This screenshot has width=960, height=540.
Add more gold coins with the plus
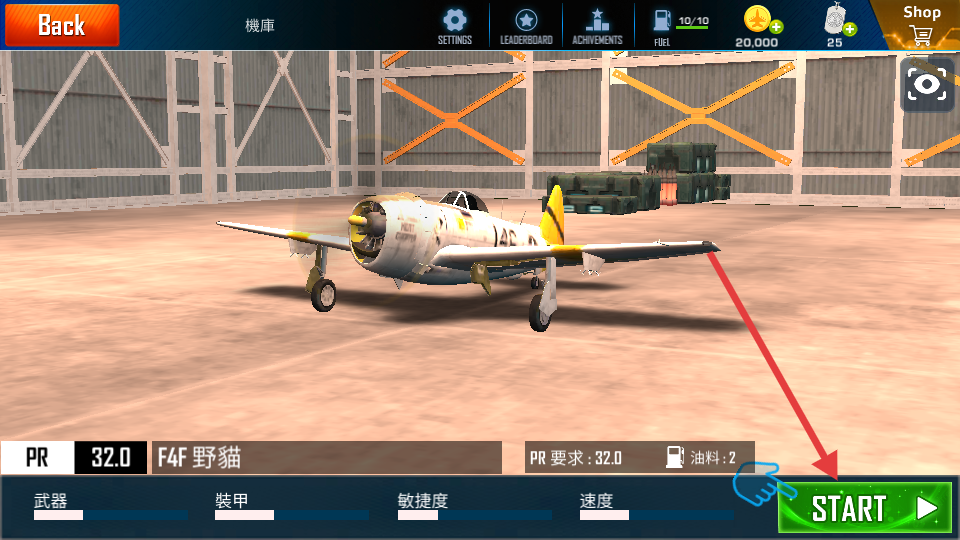[776, 27]
